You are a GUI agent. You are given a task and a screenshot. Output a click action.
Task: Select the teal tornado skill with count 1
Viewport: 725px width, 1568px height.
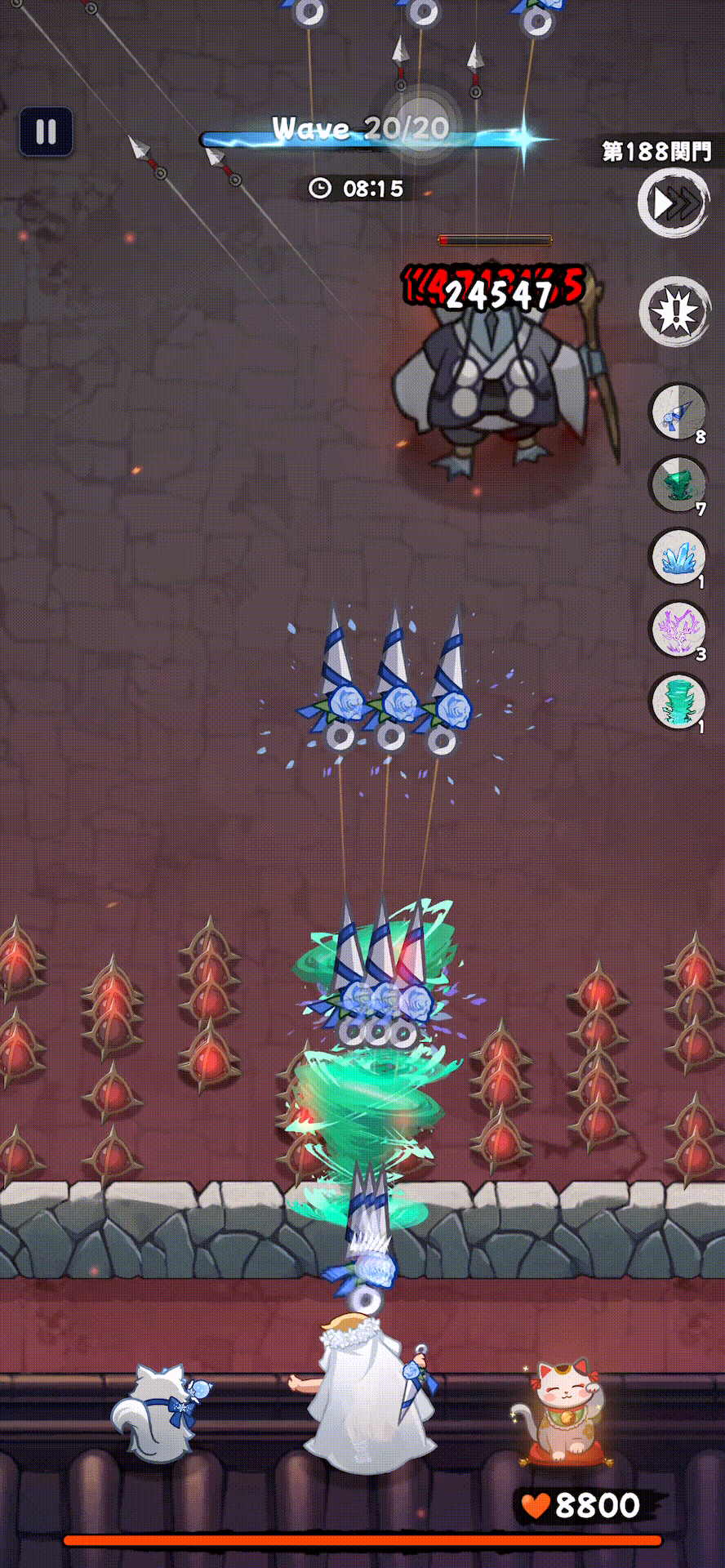tap(677, 701)
